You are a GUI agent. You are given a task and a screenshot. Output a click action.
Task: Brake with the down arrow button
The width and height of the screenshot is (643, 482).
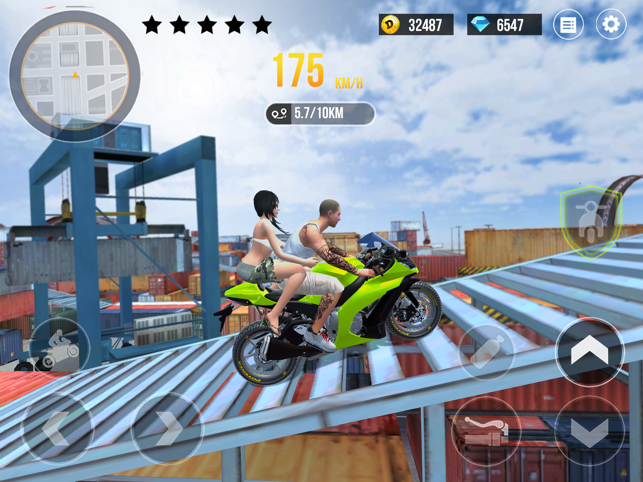(589, 433)
